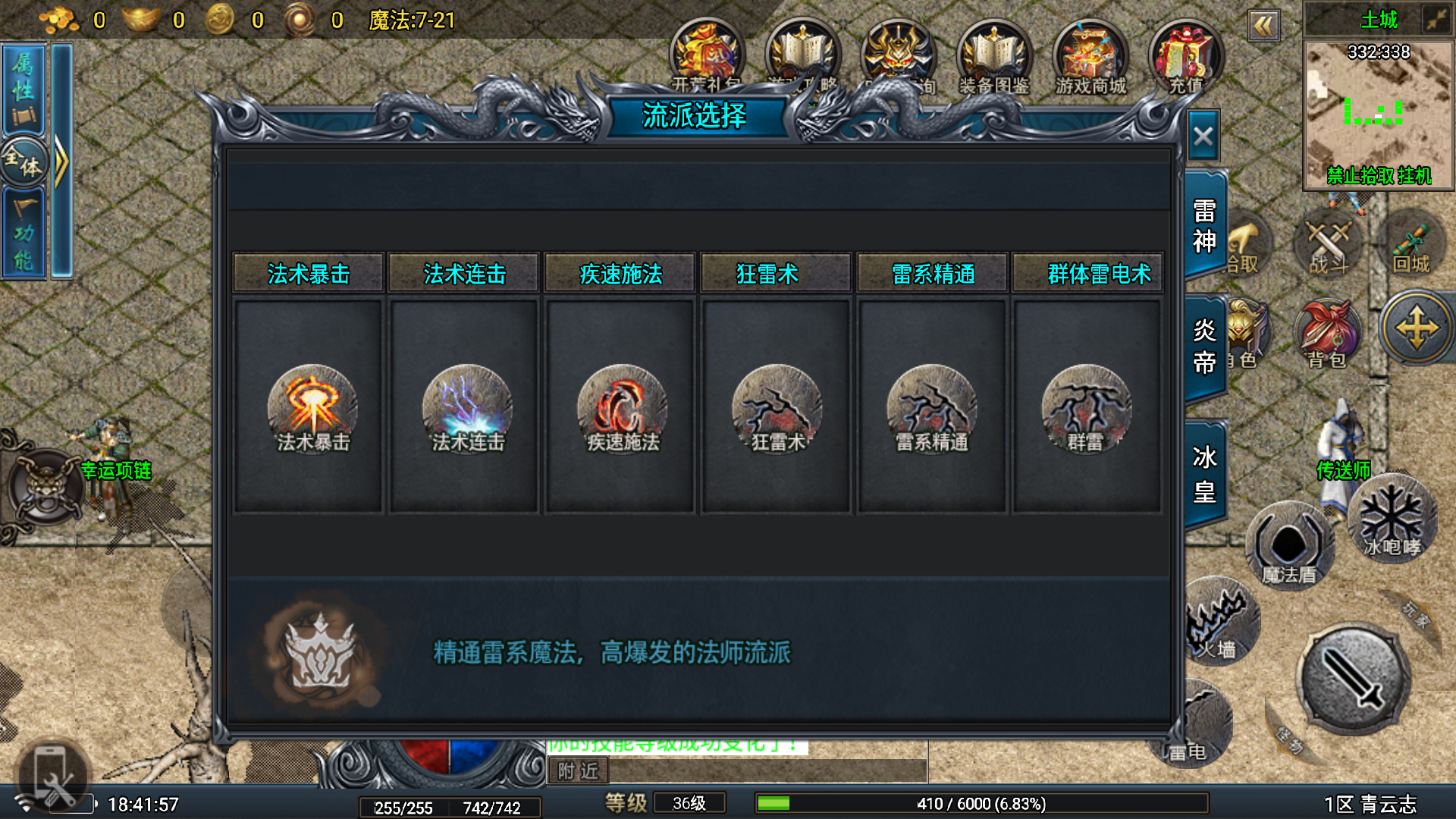Choose the 狂雷术 skill icon
The height and width of the screenshot is (819, 1456).
coord(777,408)
